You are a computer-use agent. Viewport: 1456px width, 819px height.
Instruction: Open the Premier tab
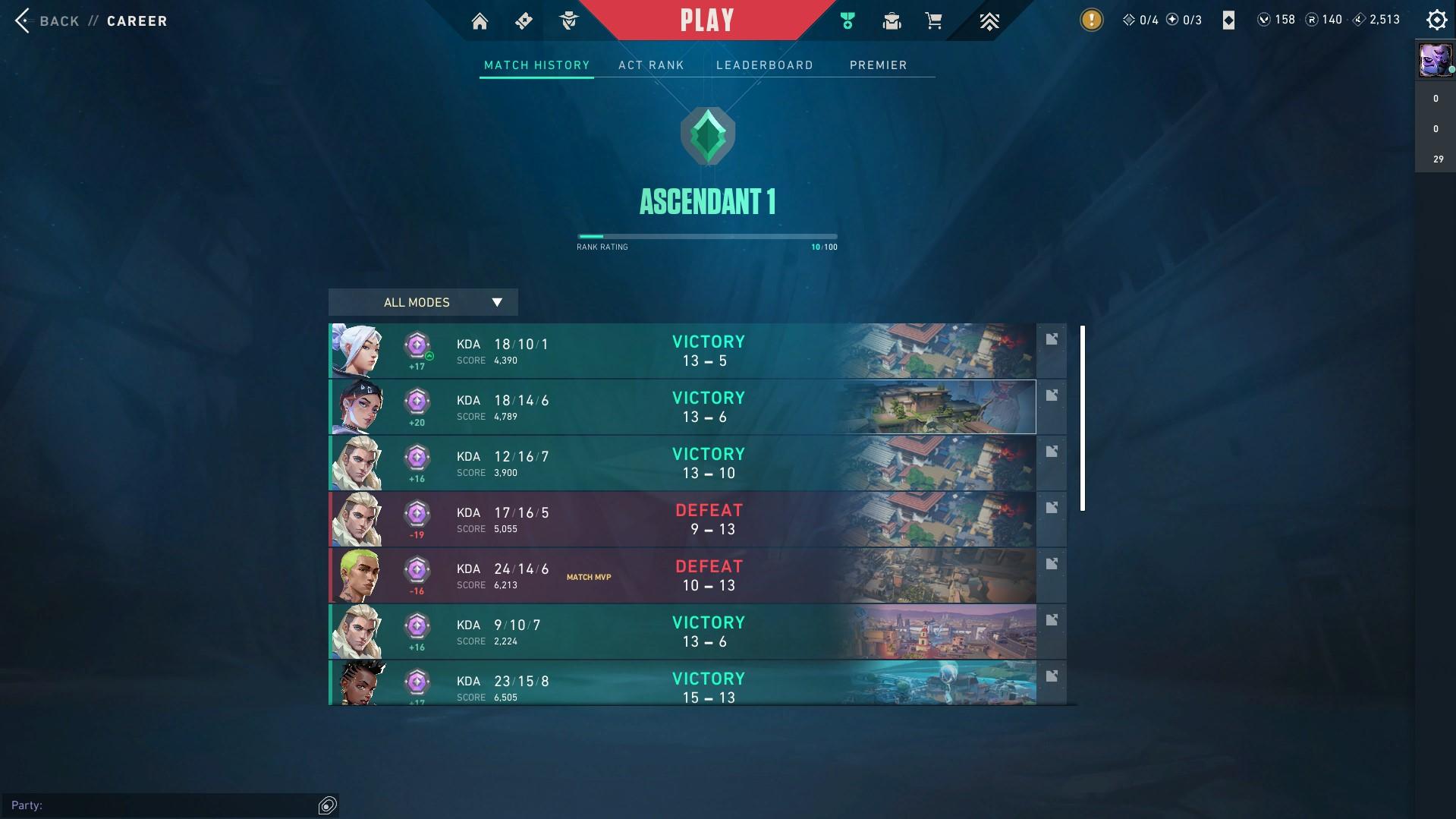(878, 65)
